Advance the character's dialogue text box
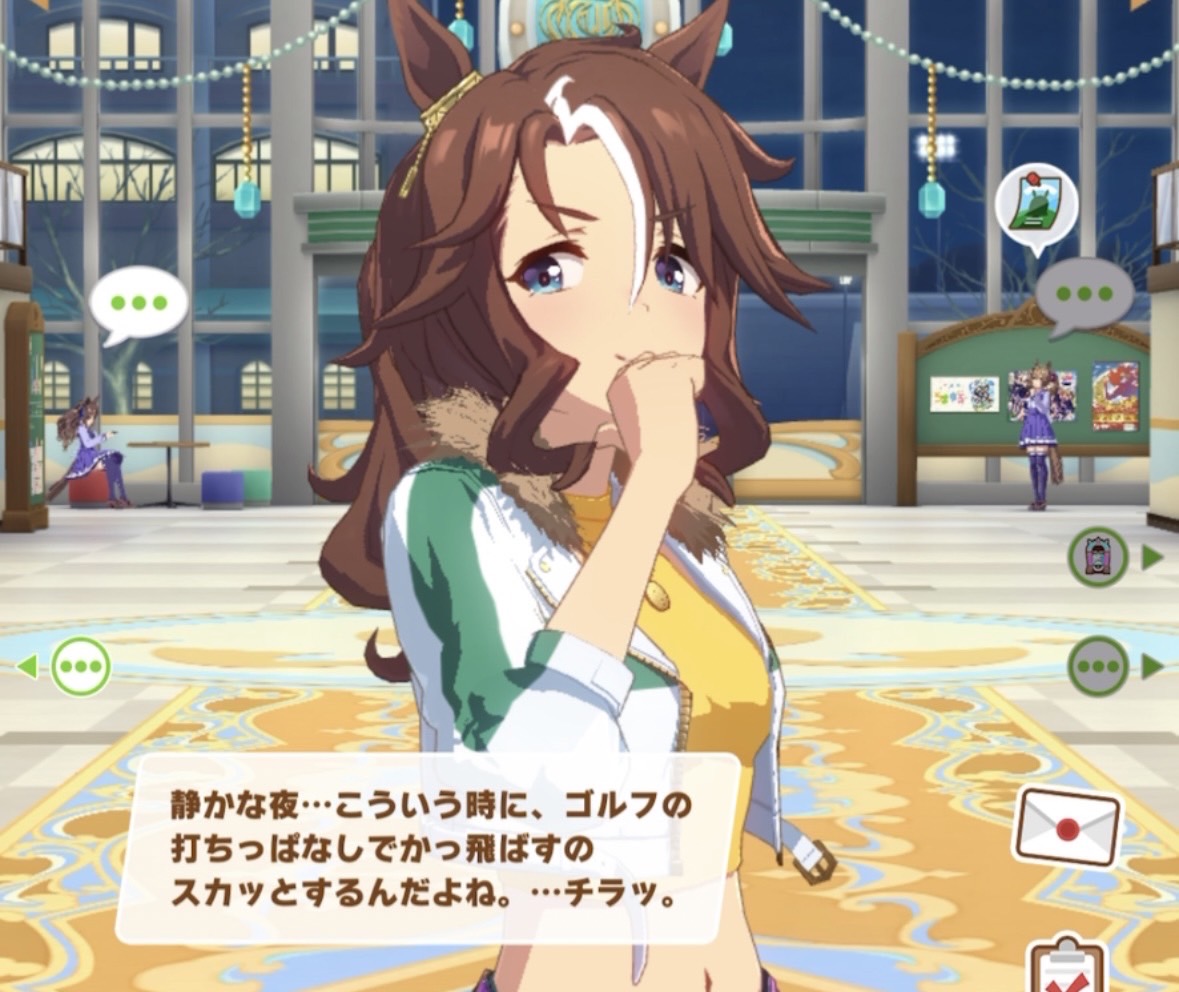This screenshot has height=992, width=1179. point(428,848)
